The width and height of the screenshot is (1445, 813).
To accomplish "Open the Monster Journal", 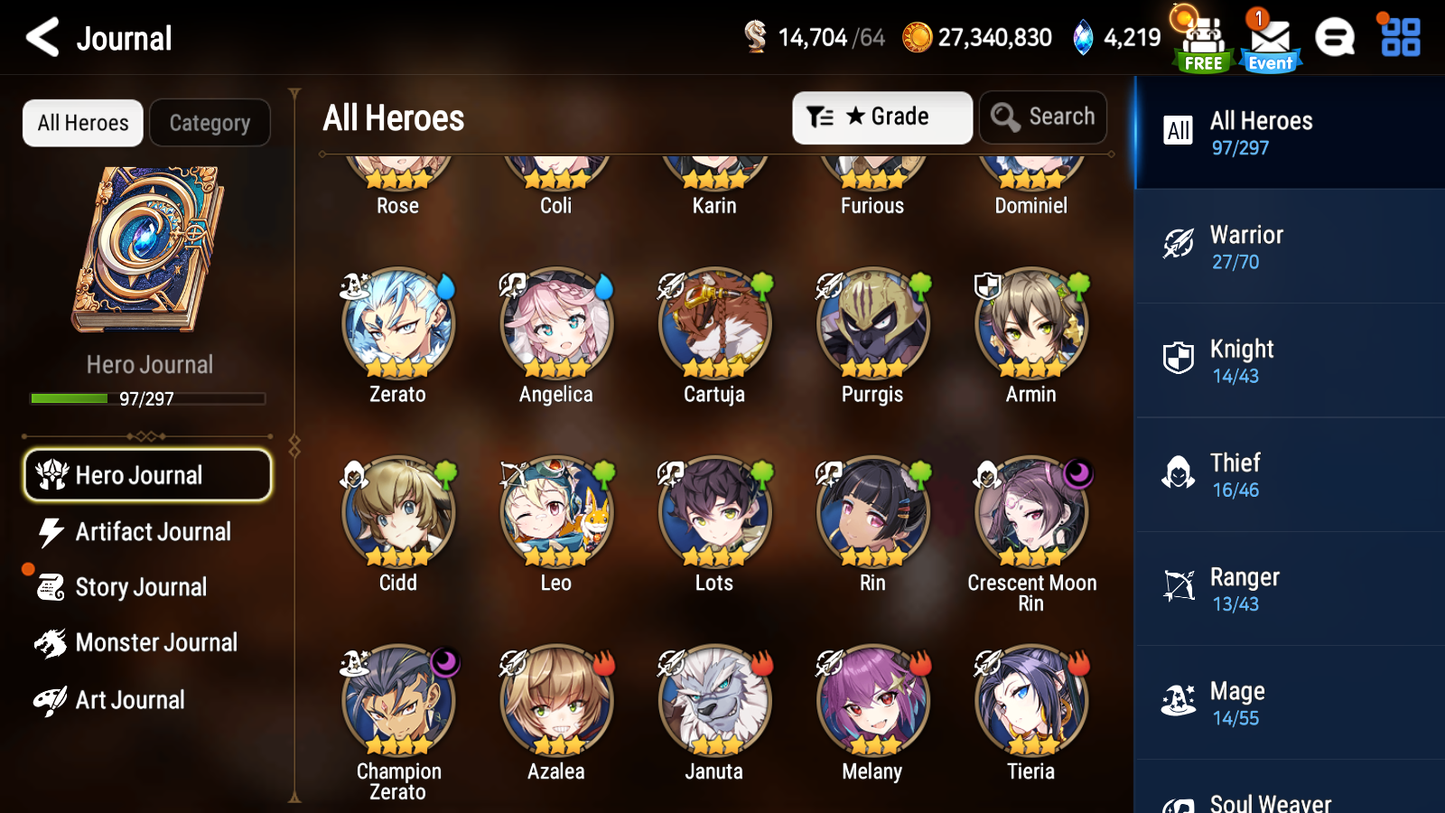I will [156, 643].
